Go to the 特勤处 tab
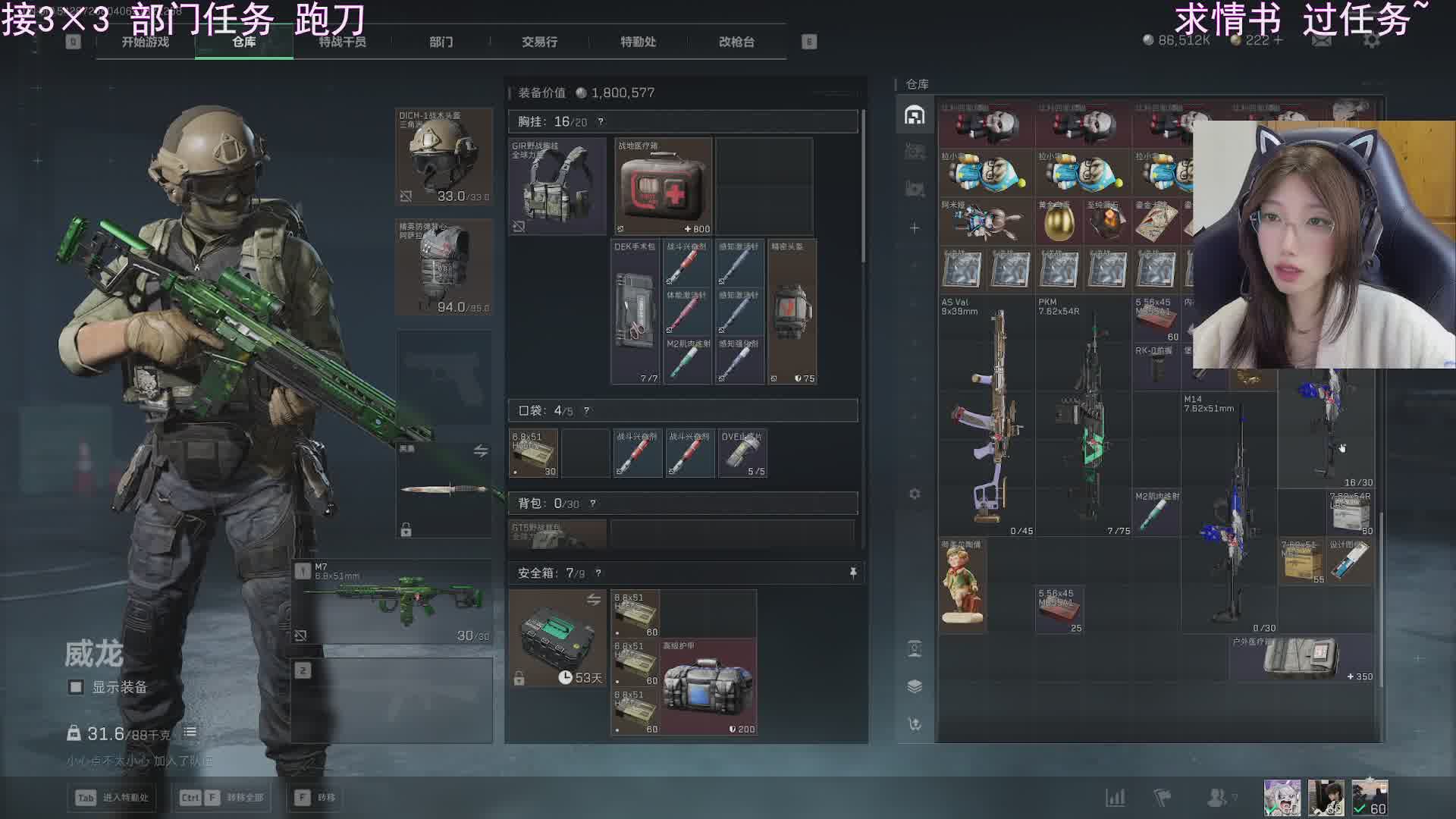This screenshot has width=1456, height=819. pos(638,42)
